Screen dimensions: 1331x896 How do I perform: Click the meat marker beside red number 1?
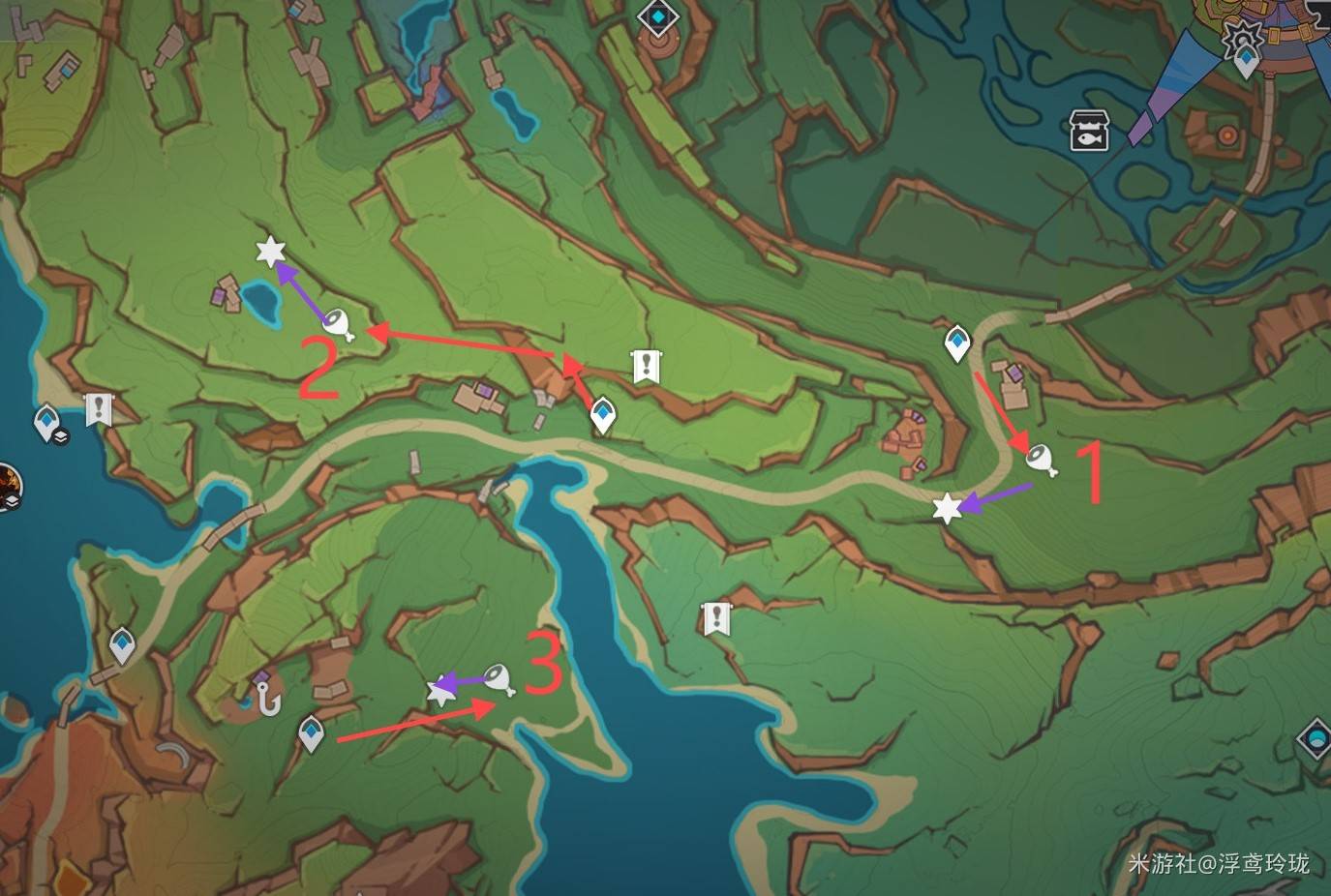coord(1042,459)
